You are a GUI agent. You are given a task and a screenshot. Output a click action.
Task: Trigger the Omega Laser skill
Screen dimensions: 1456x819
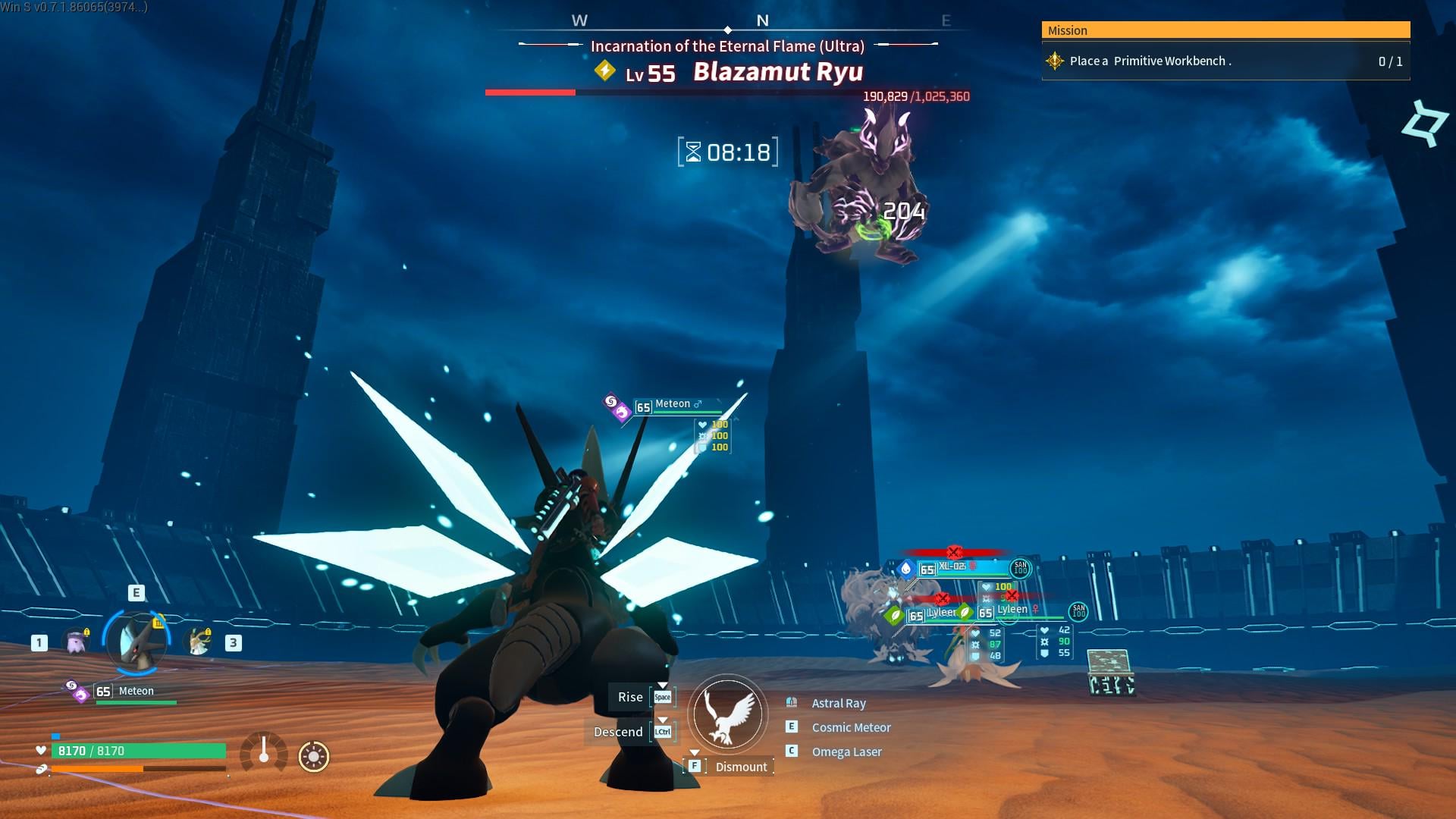point(846,752)
